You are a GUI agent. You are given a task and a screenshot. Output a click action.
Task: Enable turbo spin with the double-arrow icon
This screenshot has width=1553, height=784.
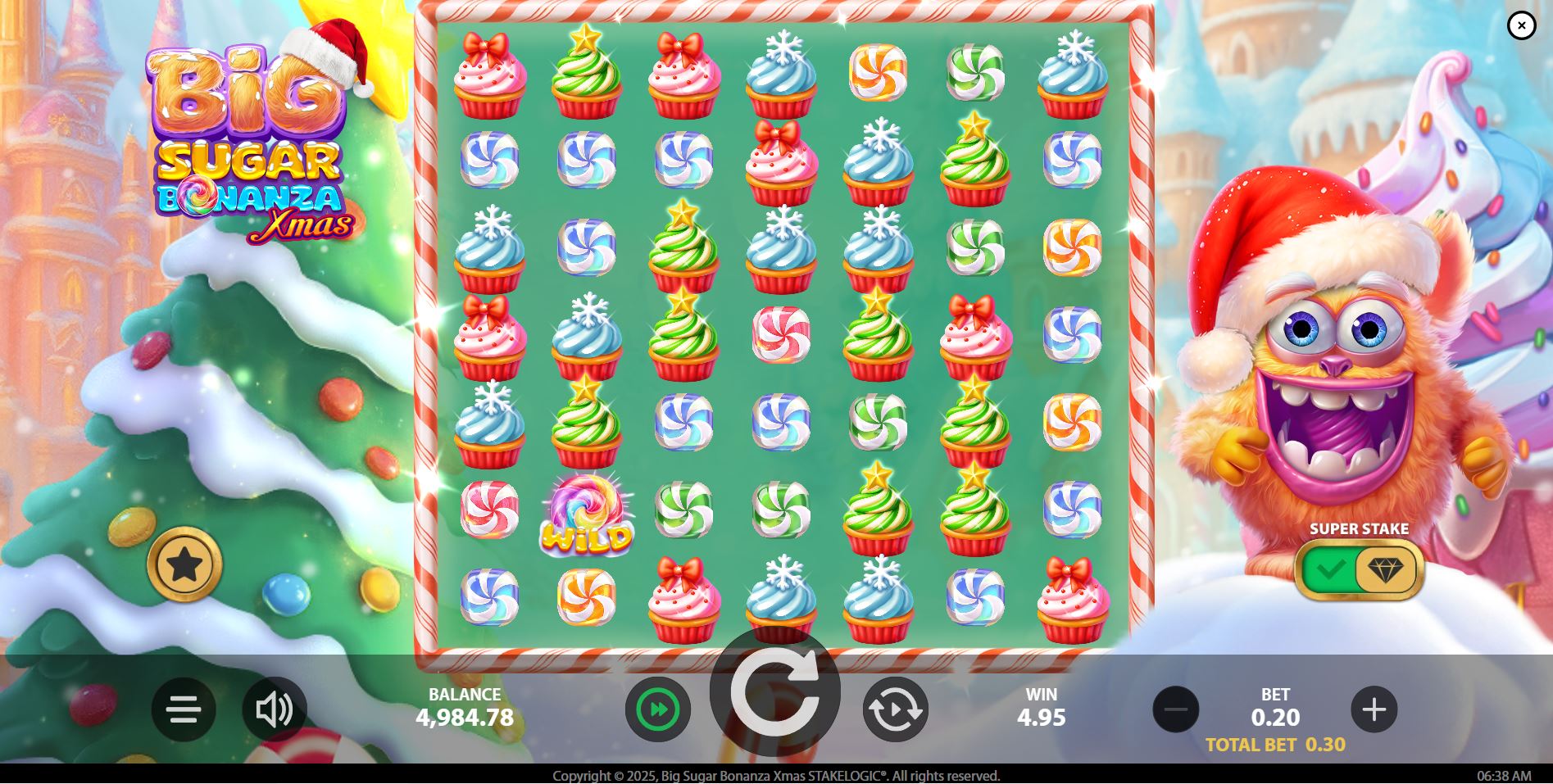coord(657,710)
